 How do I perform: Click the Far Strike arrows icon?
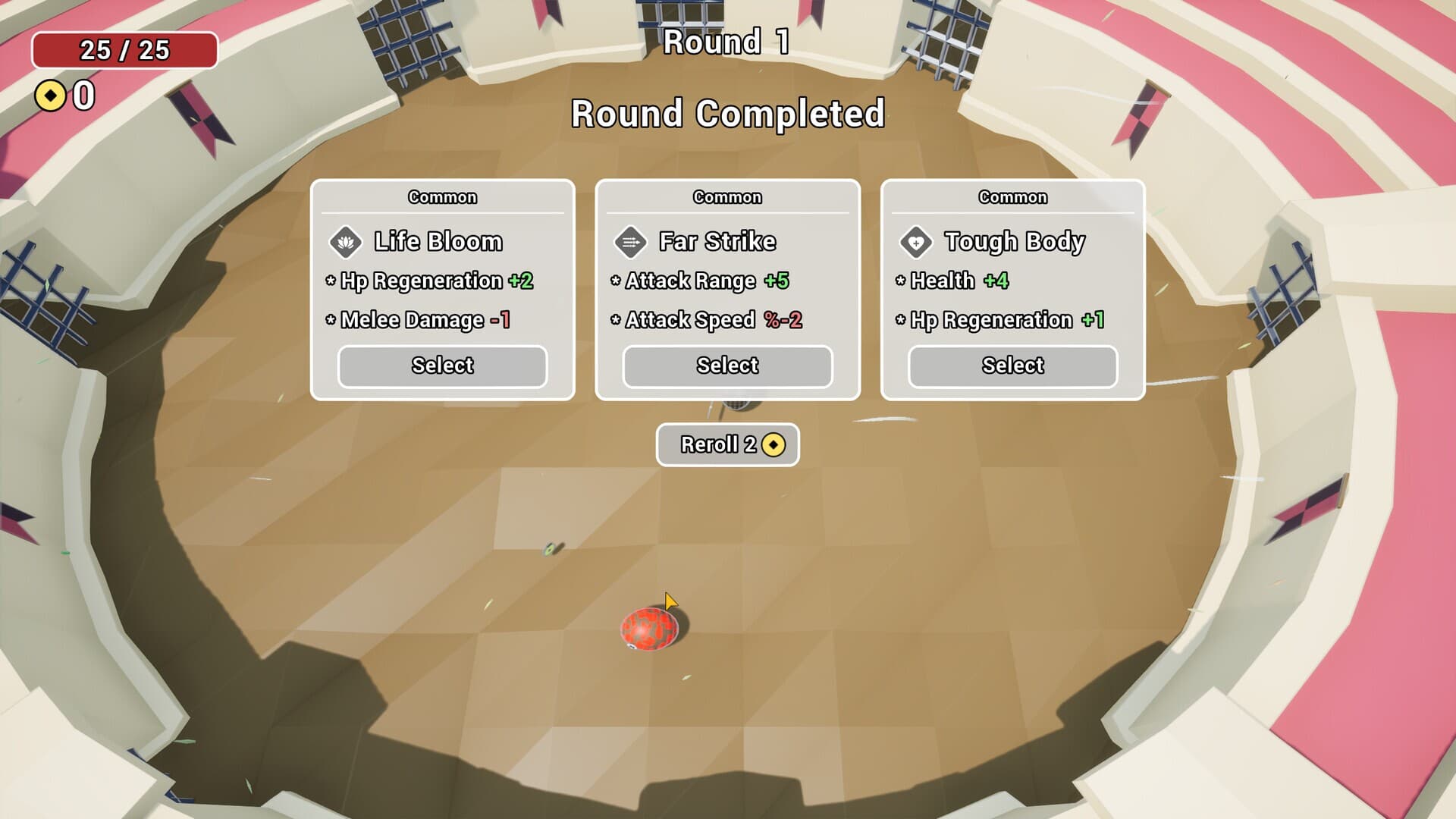pyautogui.click(x=629, y=241)
